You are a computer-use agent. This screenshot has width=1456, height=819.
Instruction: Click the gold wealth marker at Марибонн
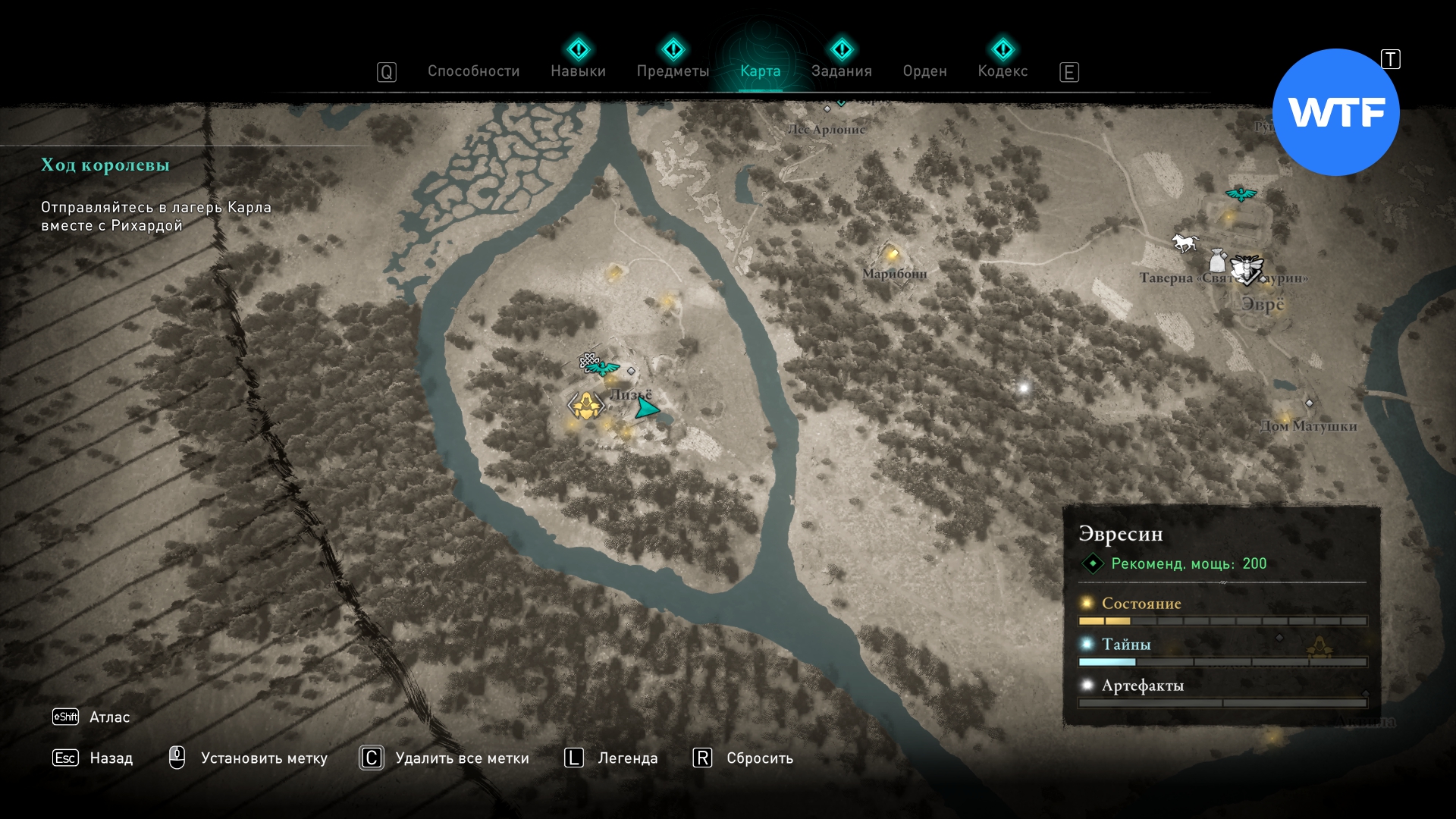pyautogui.click(x=893, y=254)
